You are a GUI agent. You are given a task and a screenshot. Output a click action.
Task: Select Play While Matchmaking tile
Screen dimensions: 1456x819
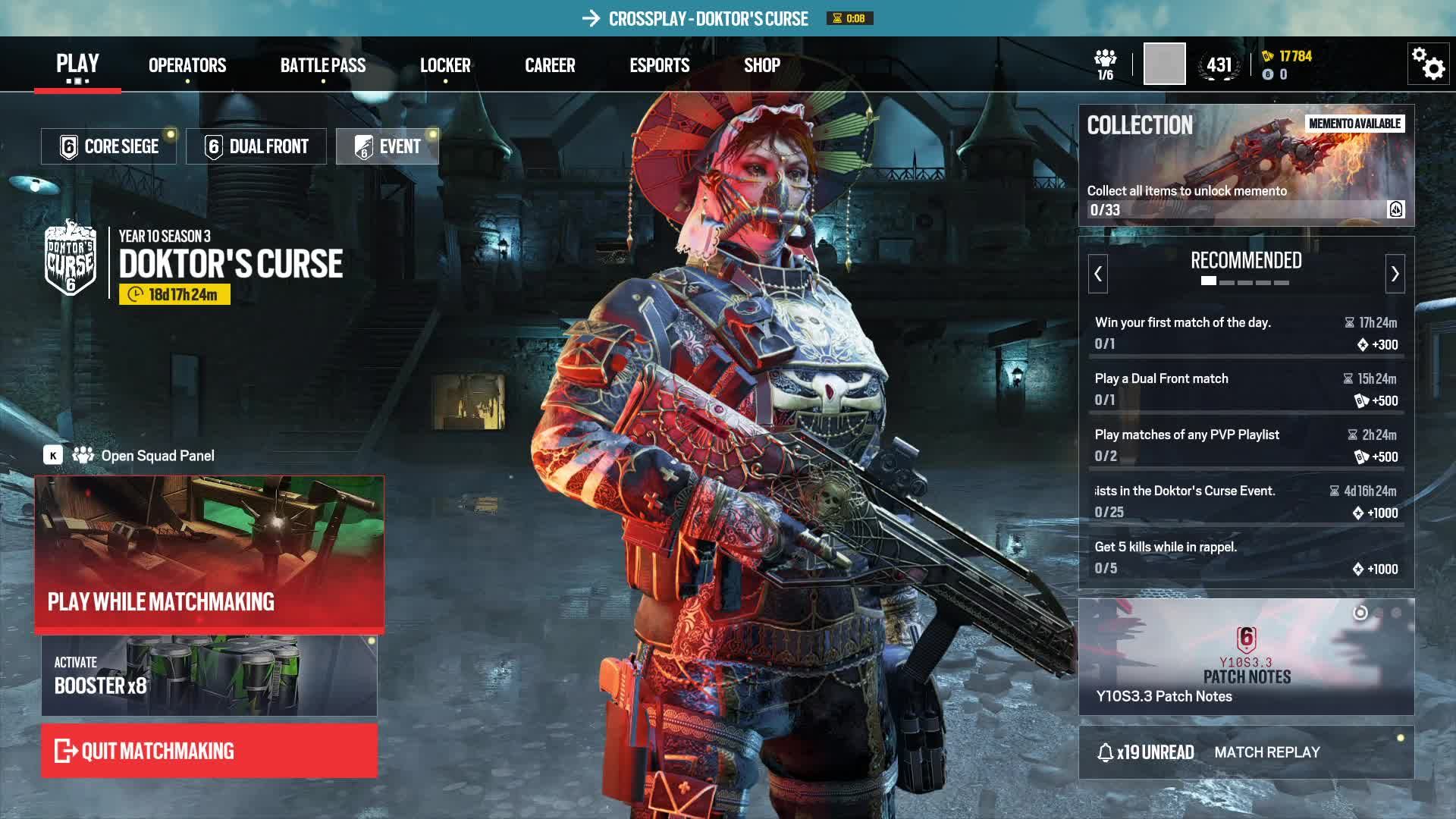point(209,554)
